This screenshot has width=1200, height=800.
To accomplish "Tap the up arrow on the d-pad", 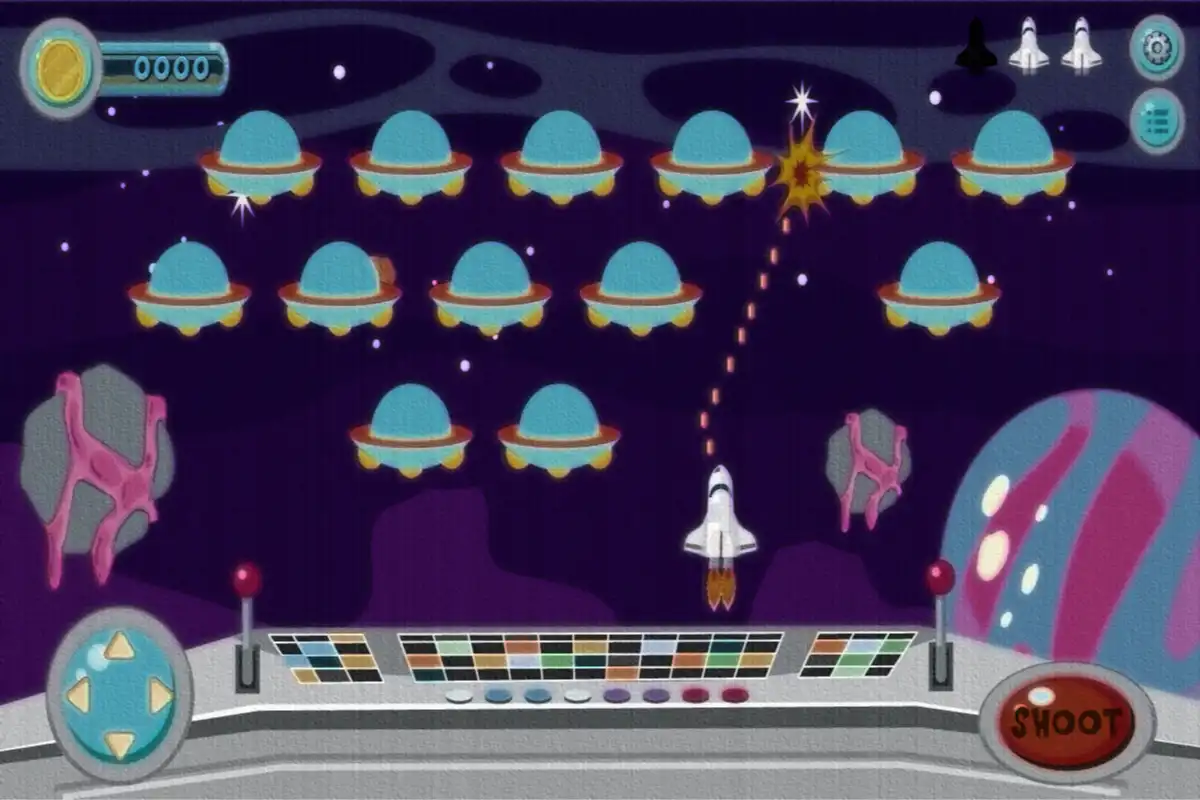I will 120,645.
